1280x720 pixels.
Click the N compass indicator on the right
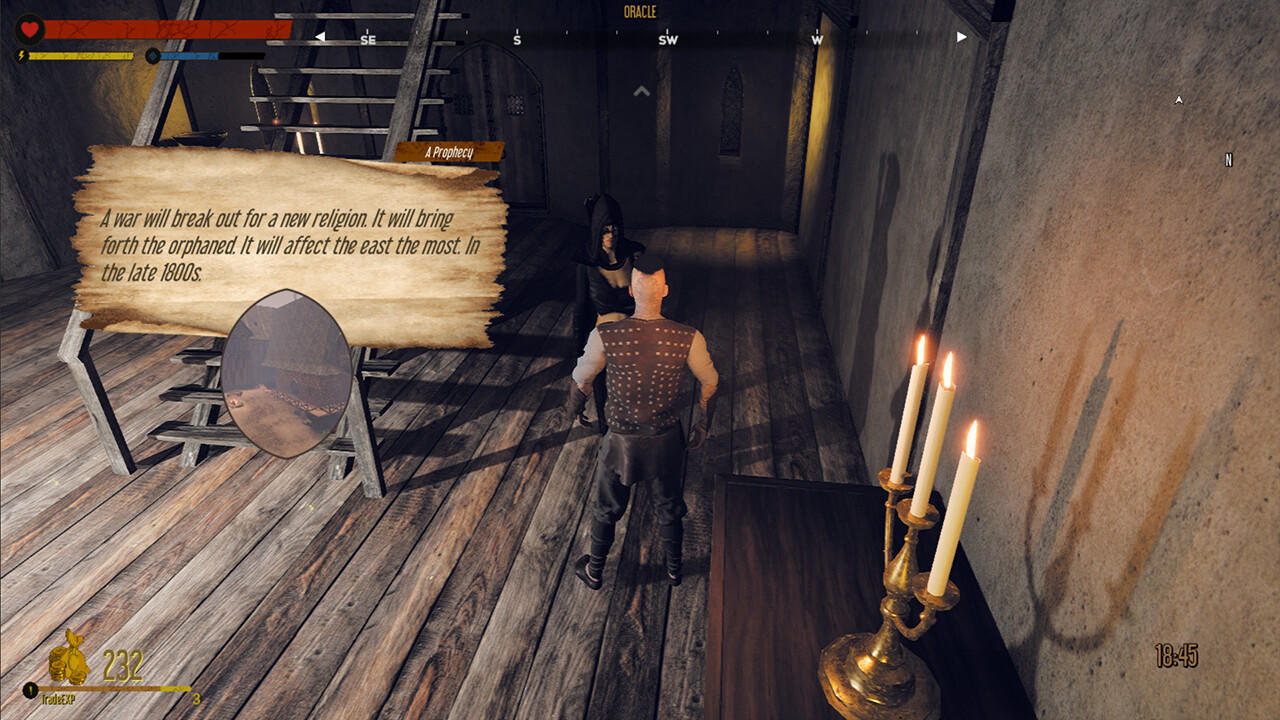(x=1227, y=158)
